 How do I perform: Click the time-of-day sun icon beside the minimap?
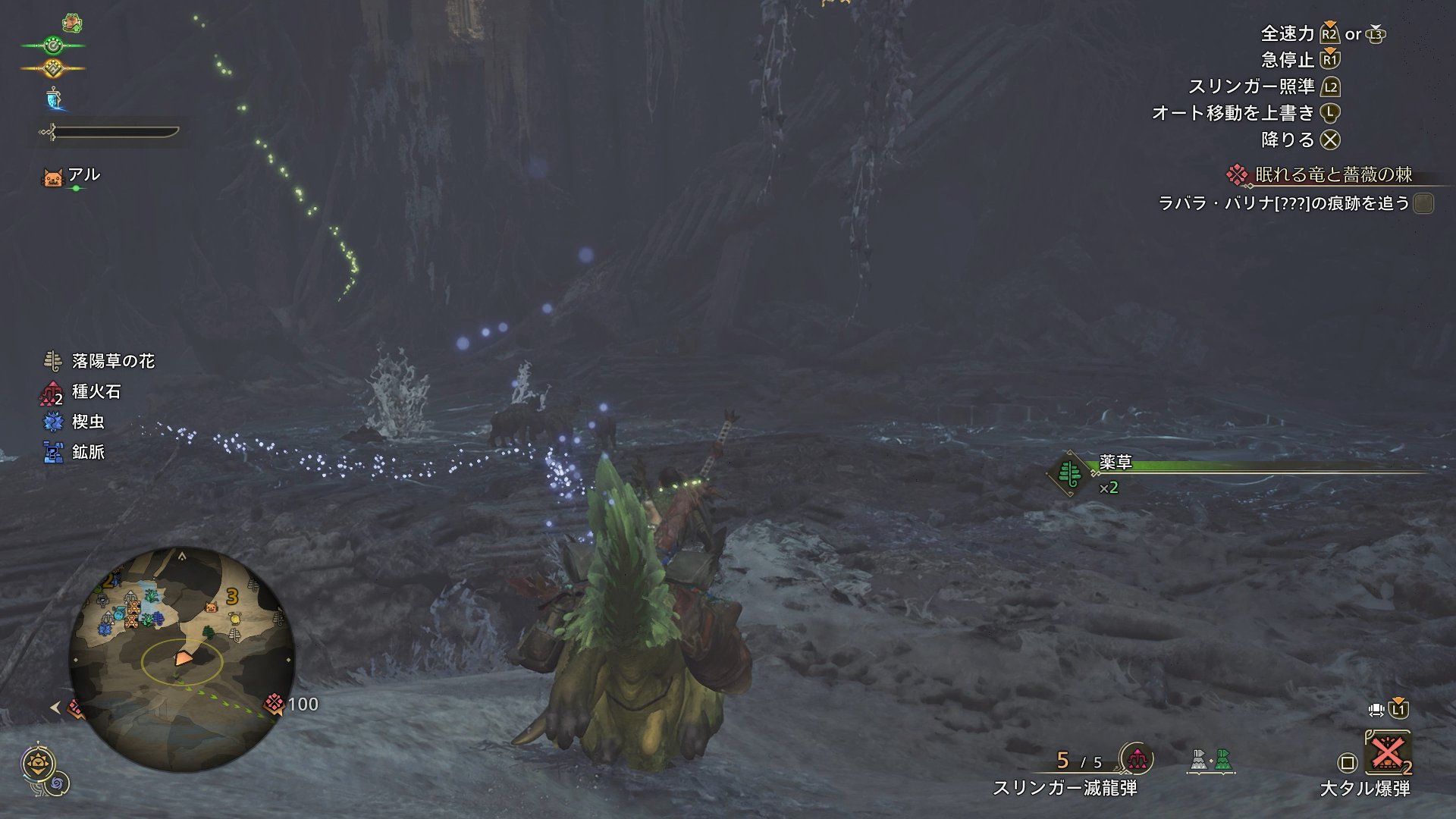click(37, 763)
